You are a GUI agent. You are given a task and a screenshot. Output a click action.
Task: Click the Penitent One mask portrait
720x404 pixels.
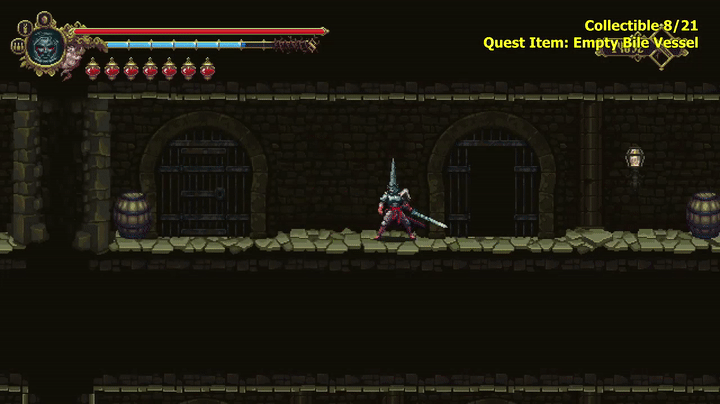[45, 45]
